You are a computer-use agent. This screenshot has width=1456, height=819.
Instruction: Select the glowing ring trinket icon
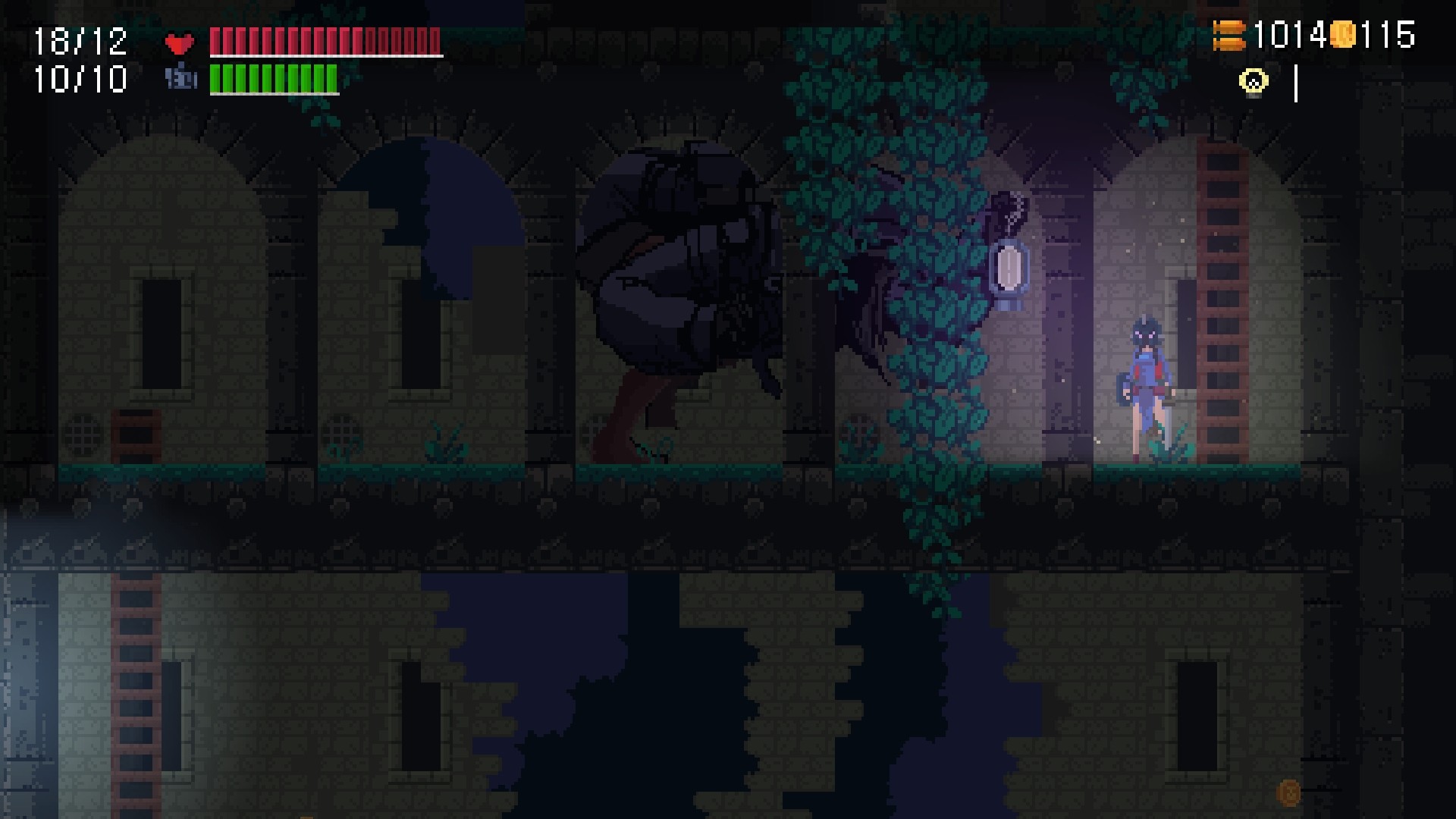pos(1253,79)
